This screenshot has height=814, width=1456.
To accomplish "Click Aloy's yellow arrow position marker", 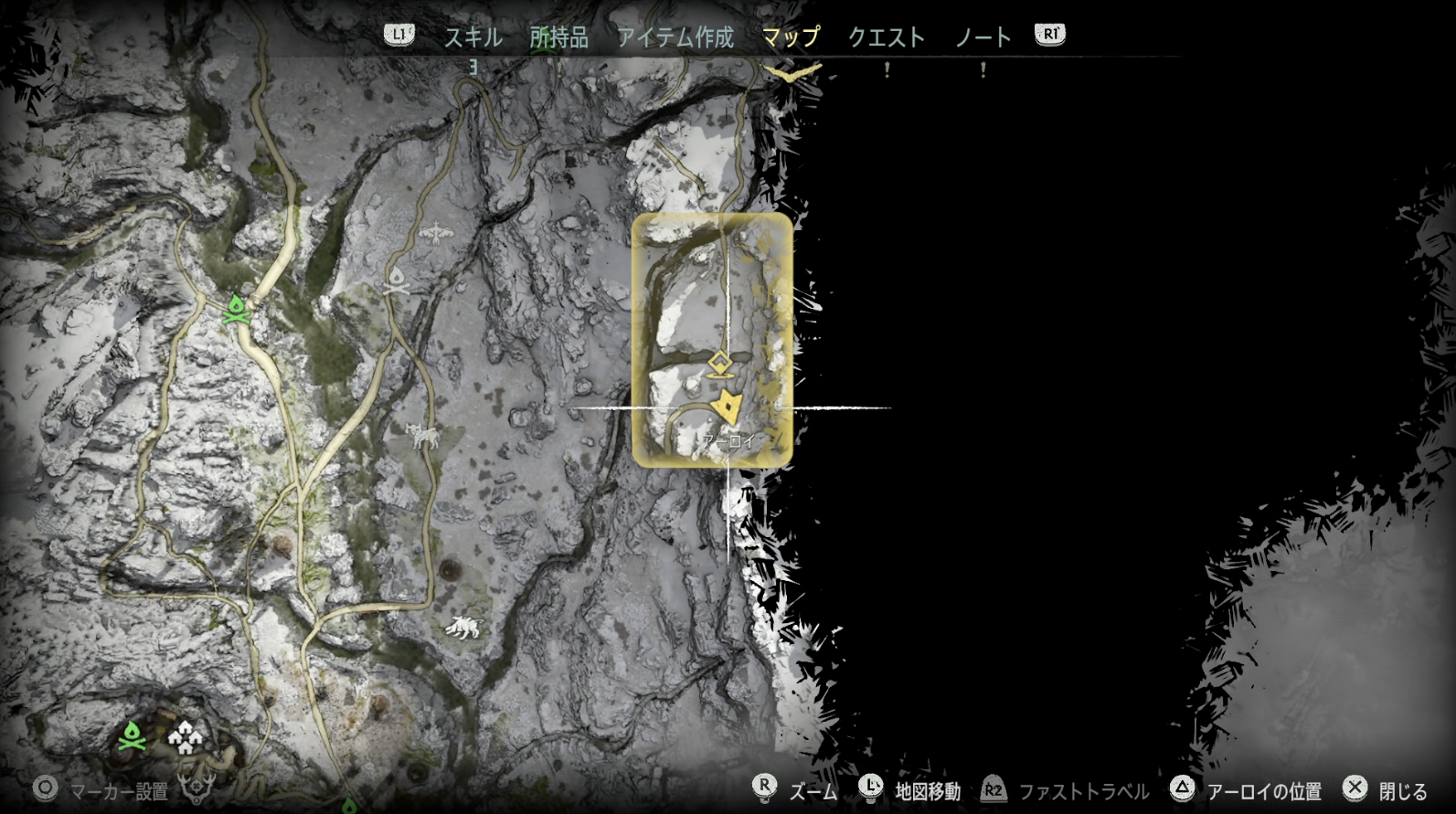I will [728, 406].
